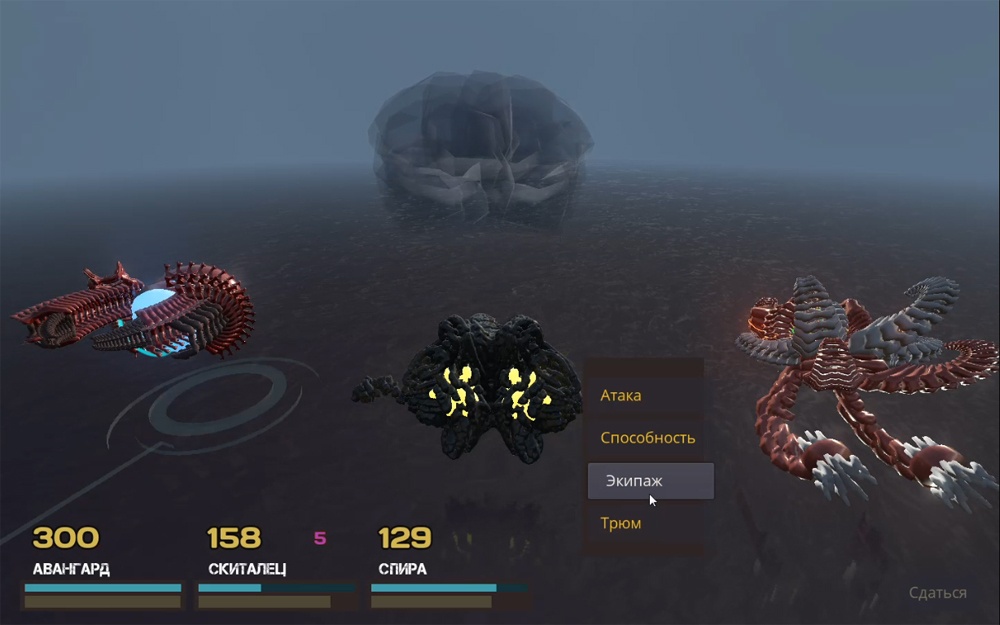Open the Способность menu option
Viewport: 1000px width, 625px height.
click(x=647, y=438)
